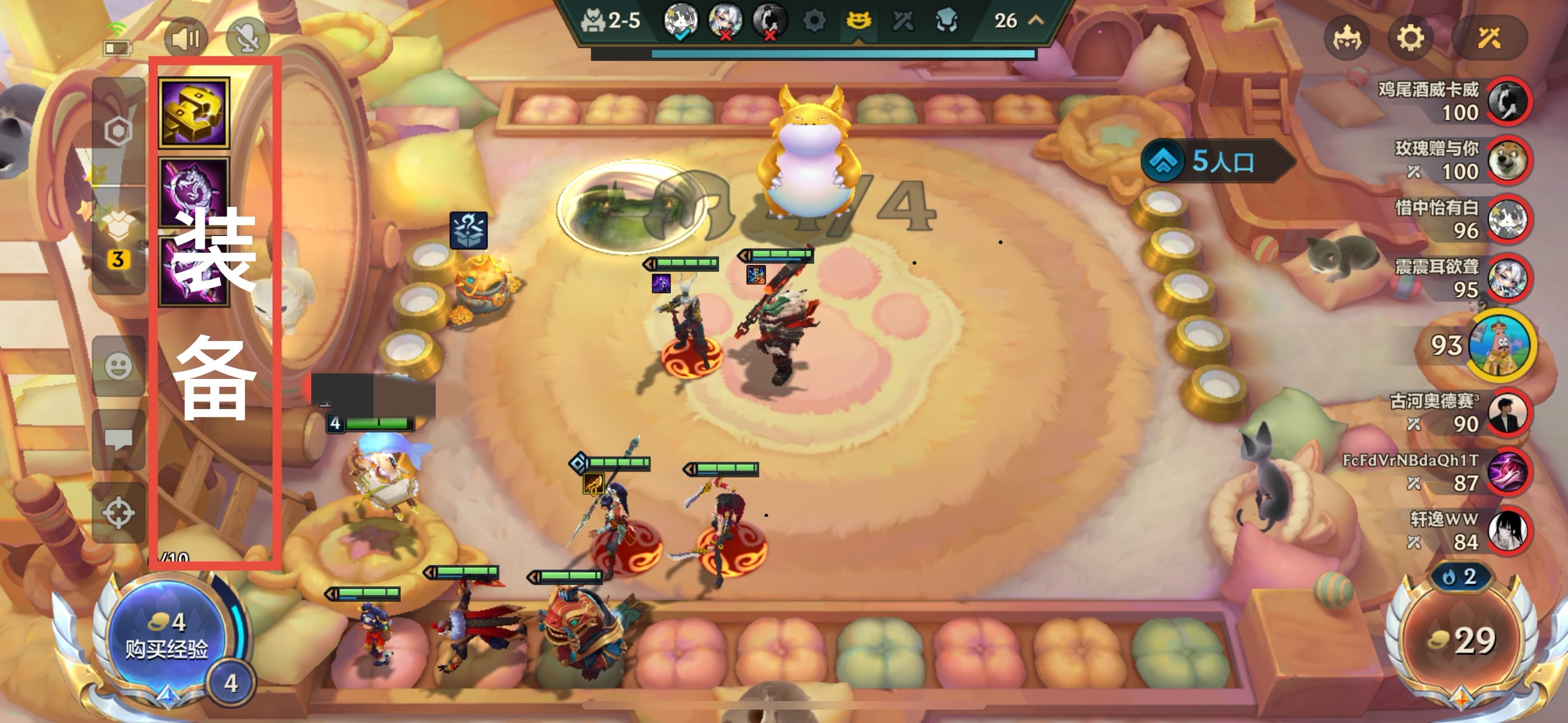Click the crosshair target button
1568x723 pixels.
coord(118,512)
